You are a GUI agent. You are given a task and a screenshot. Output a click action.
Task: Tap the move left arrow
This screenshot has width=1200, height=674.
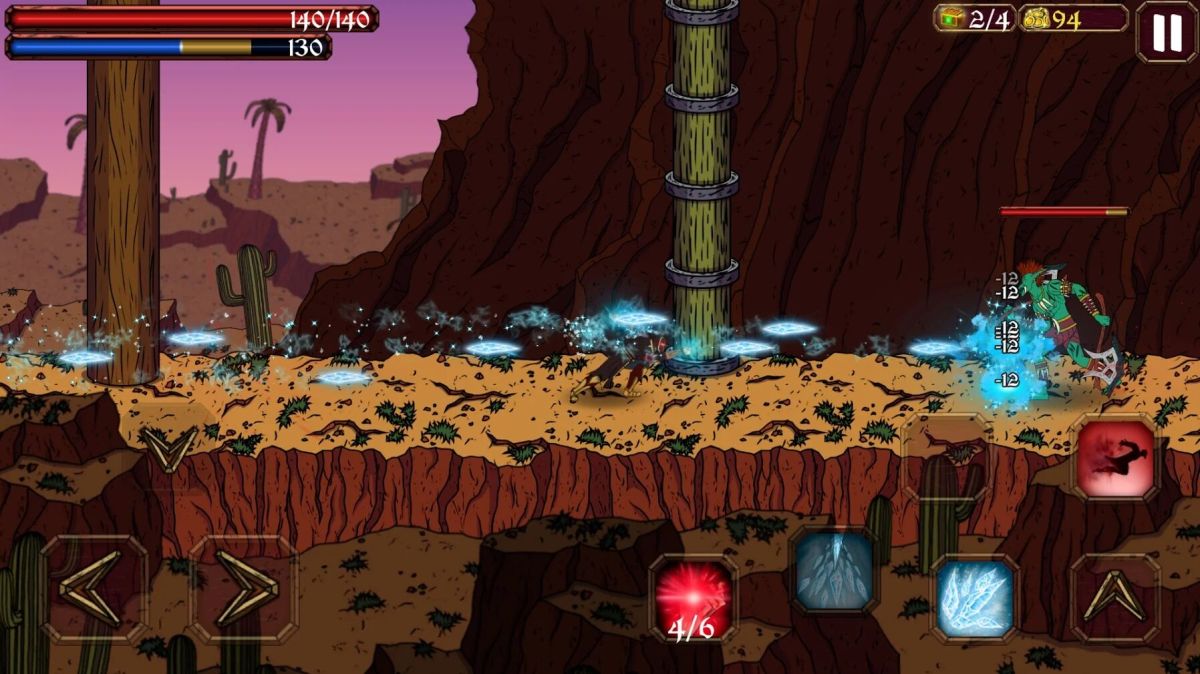point(94,589)
